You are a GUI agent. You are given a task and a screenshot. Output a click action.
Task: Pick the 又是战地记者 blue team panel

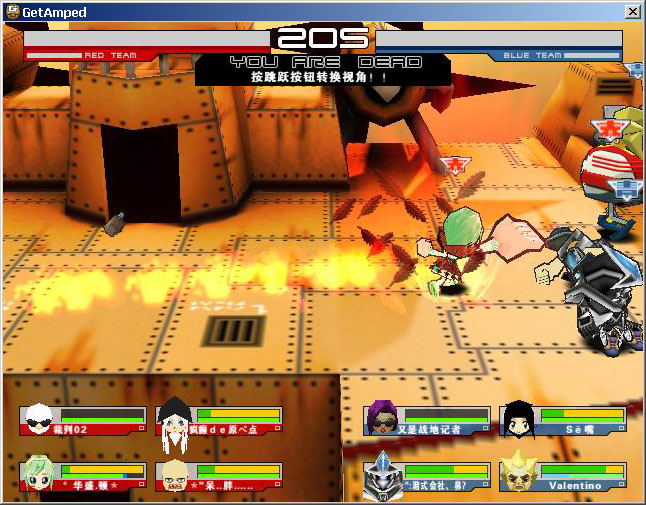(427, 420)
